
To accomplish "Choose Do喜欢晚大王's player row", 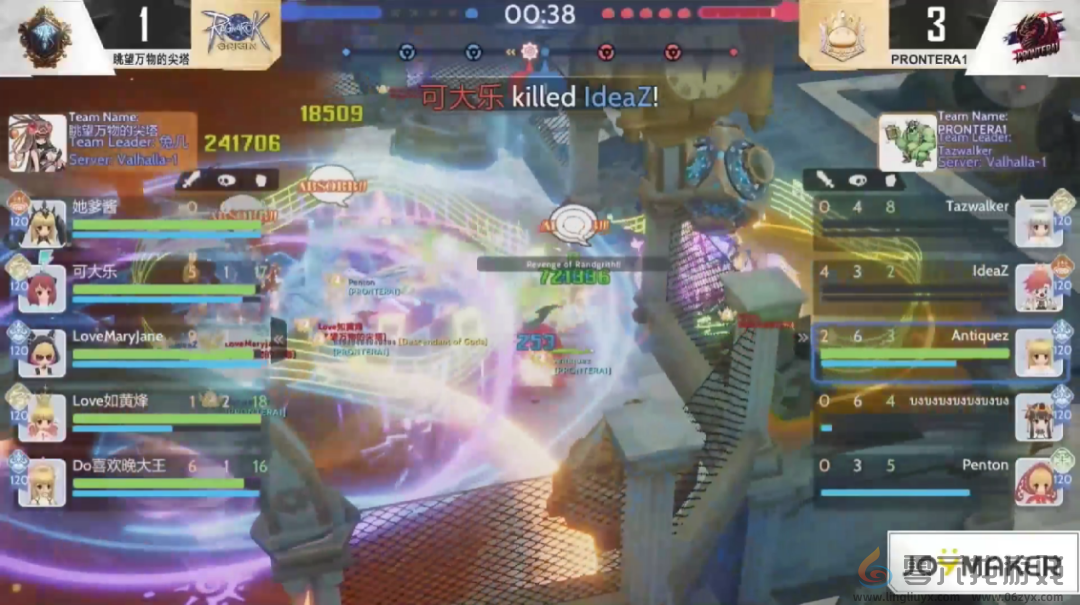I will [160, 477].
